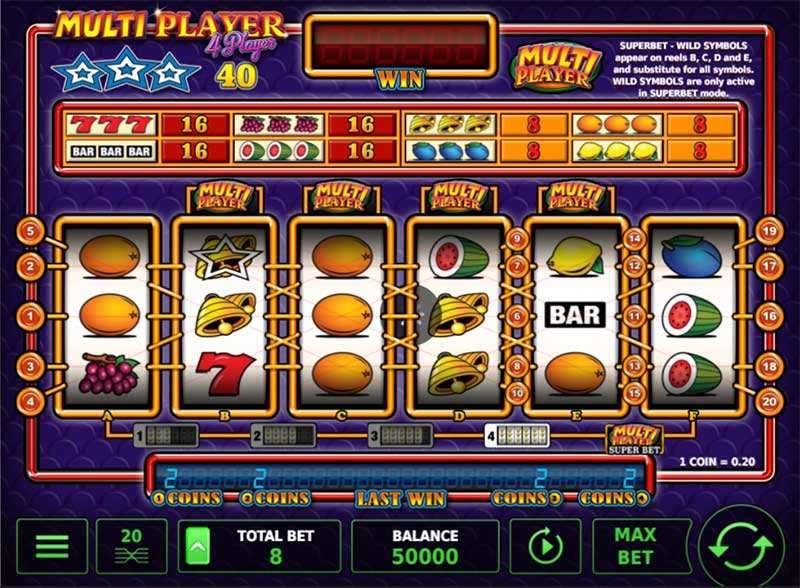Choose payline number 19 marker
The height and width of the screenshot is (588, 800).
[769, 231]
